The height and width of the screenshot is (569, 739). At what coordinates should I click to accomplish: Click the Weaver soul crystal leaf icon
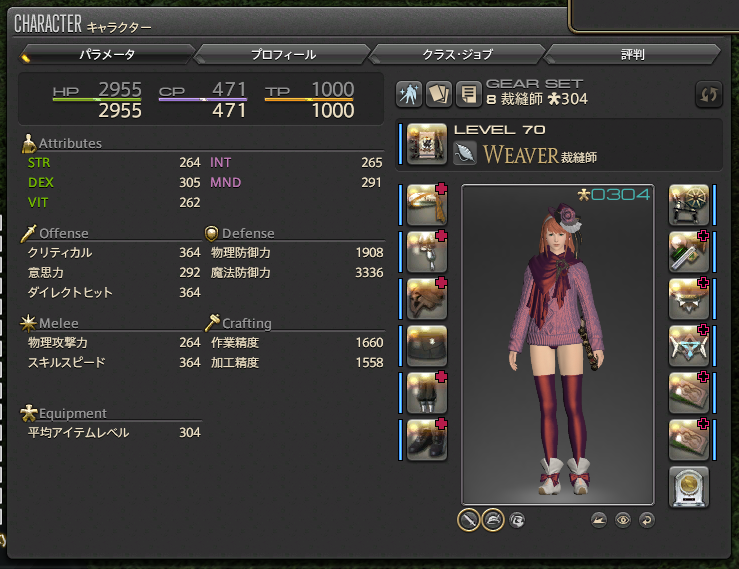(465, 153)
